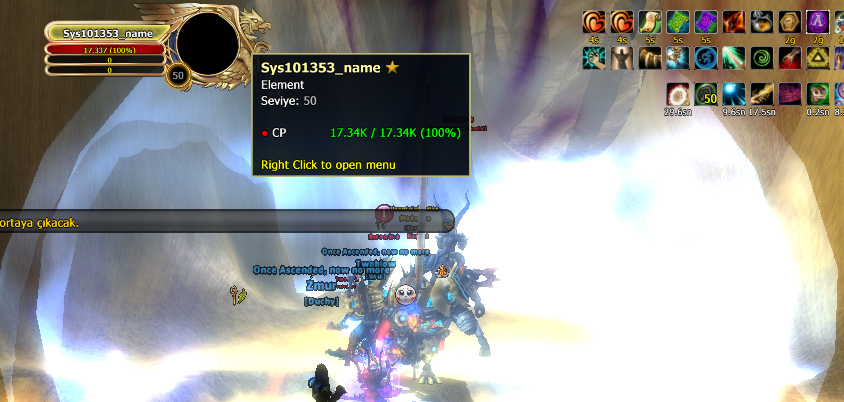Click the parchment scroll buff icon

650,22
